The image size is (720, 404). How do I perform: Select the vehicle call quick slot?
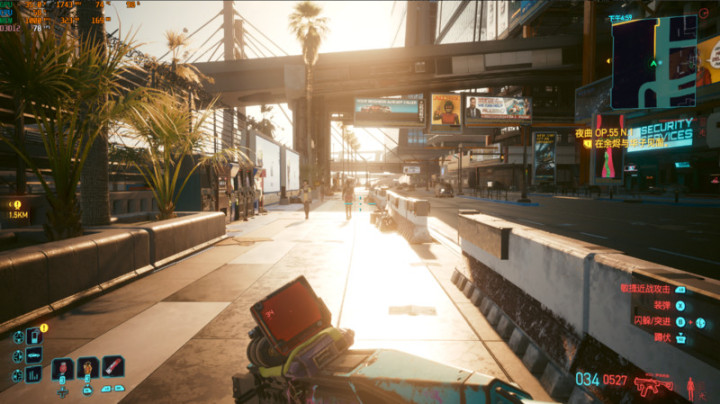tap(34, 355)
